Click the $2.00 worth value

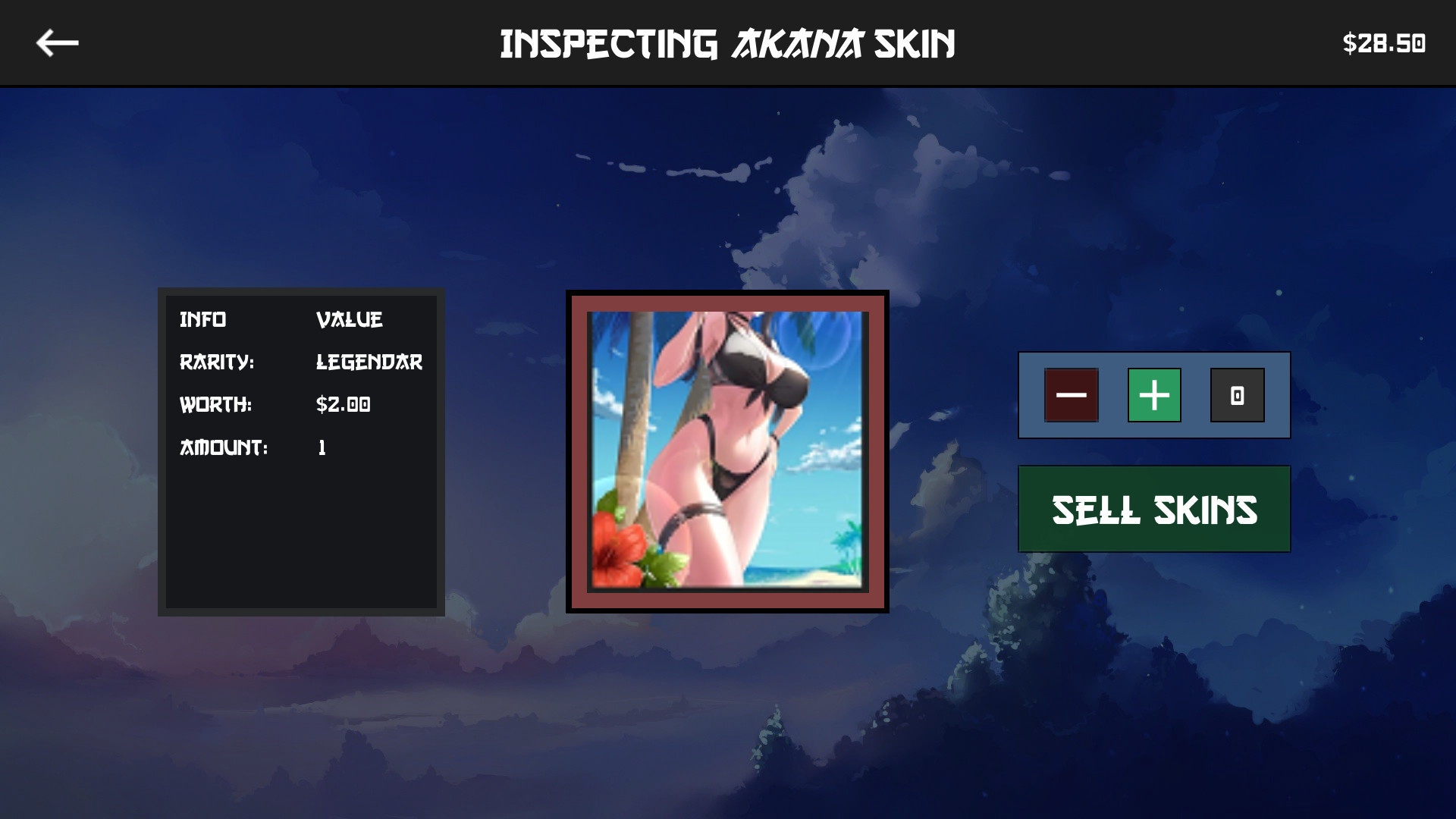click(x=343, y=405)
